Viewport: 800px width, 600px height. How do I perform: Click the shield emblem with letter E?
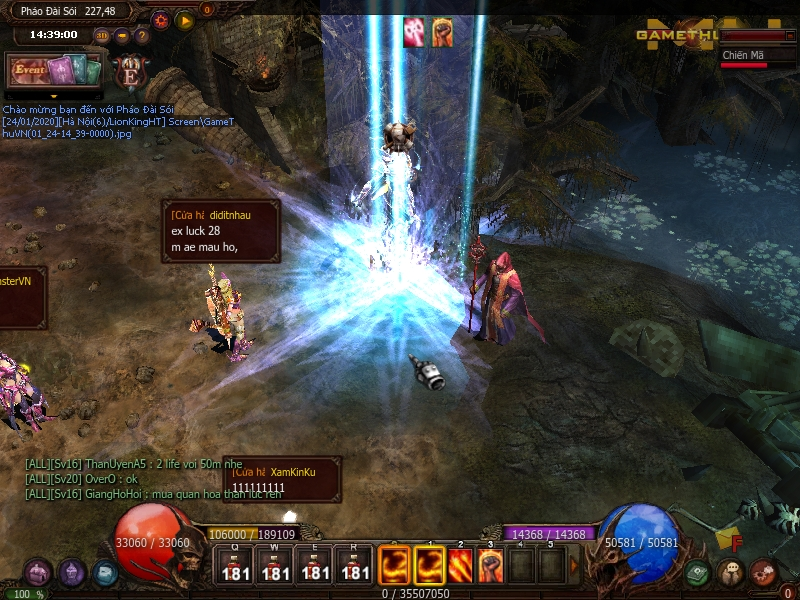(130, 72)
